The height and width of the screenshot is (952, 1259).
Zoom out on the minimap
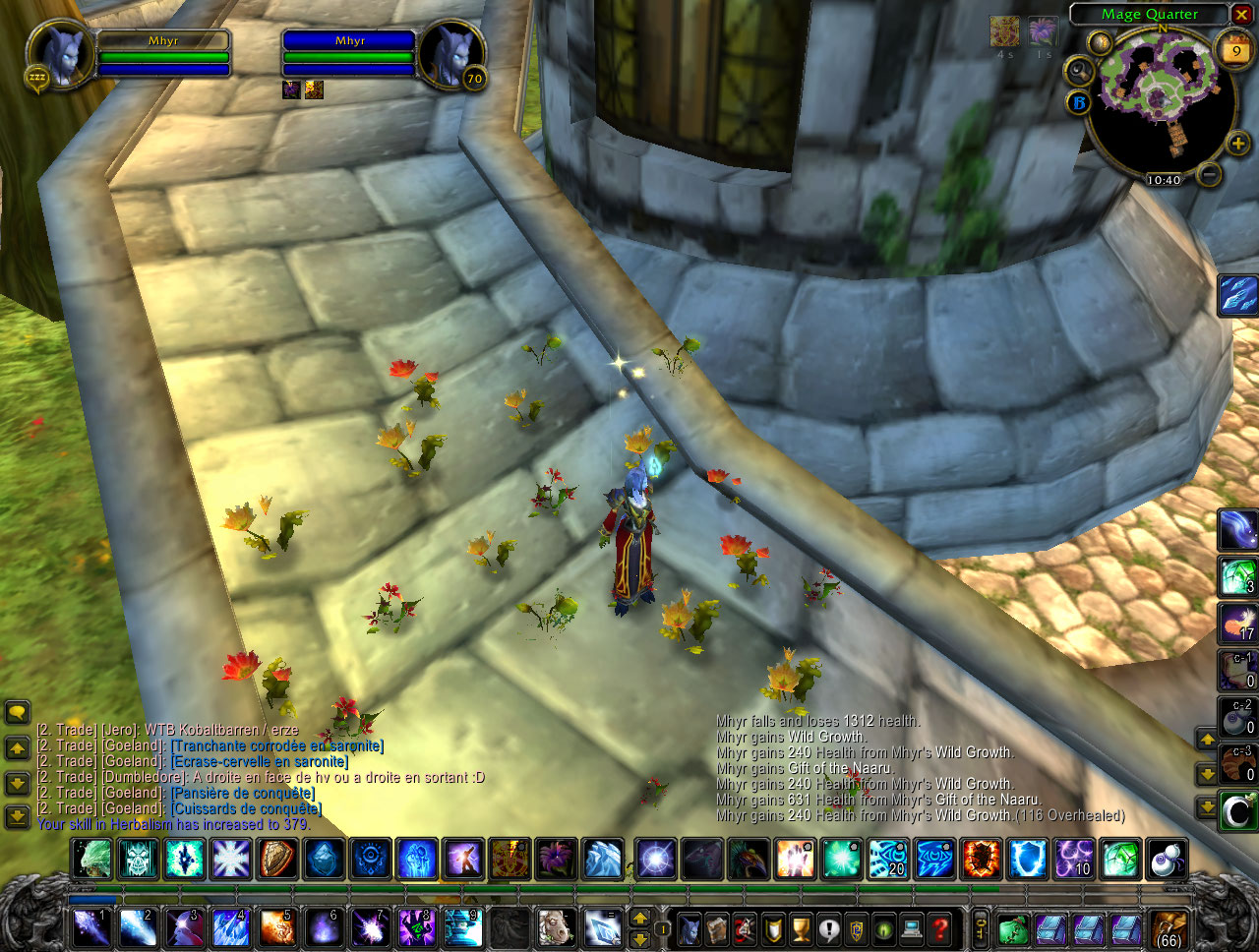point(1210,174)
